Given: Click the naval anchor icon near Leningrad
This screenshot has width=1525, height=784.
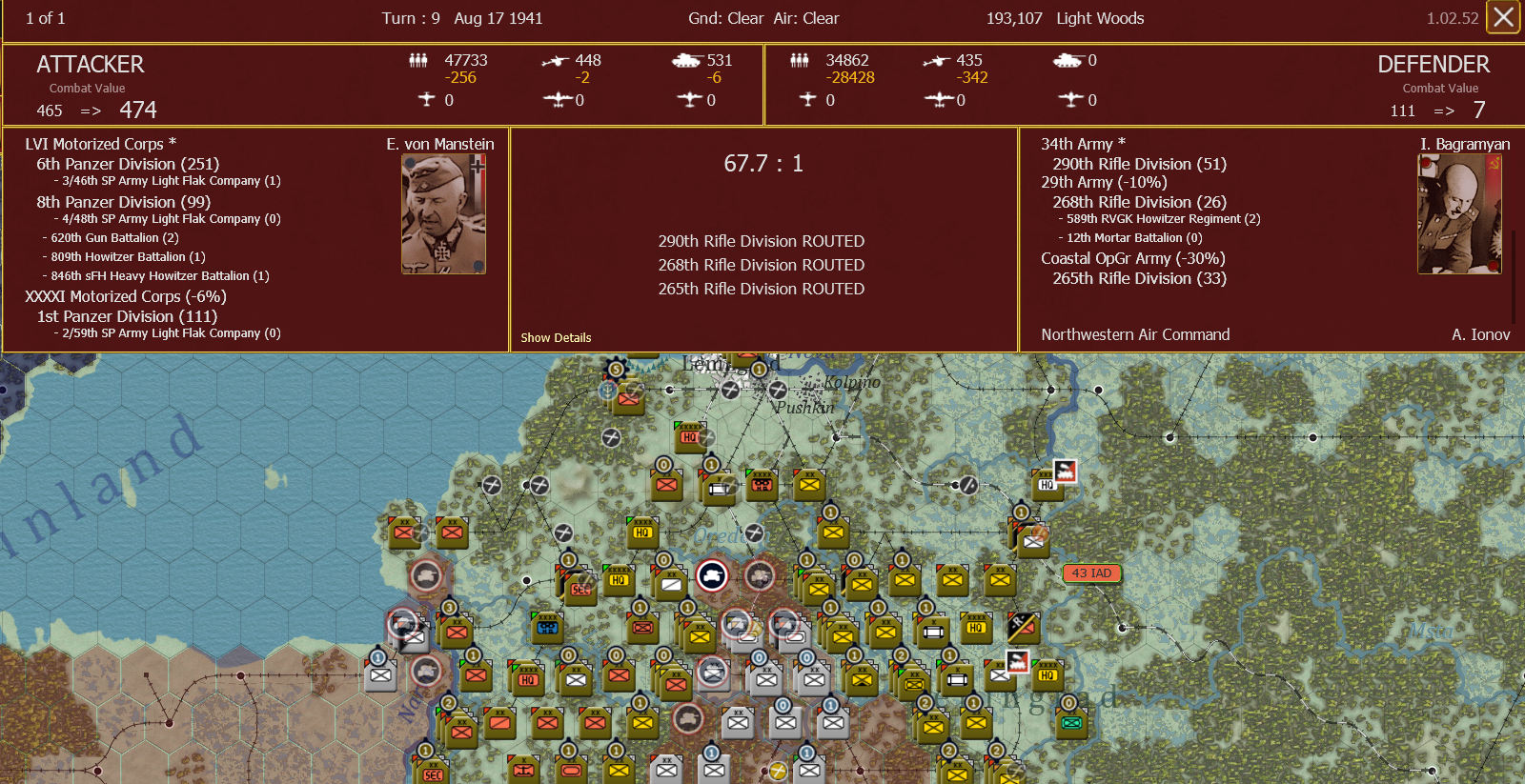Looking at the screenshot, I should (x=607, y=392).
